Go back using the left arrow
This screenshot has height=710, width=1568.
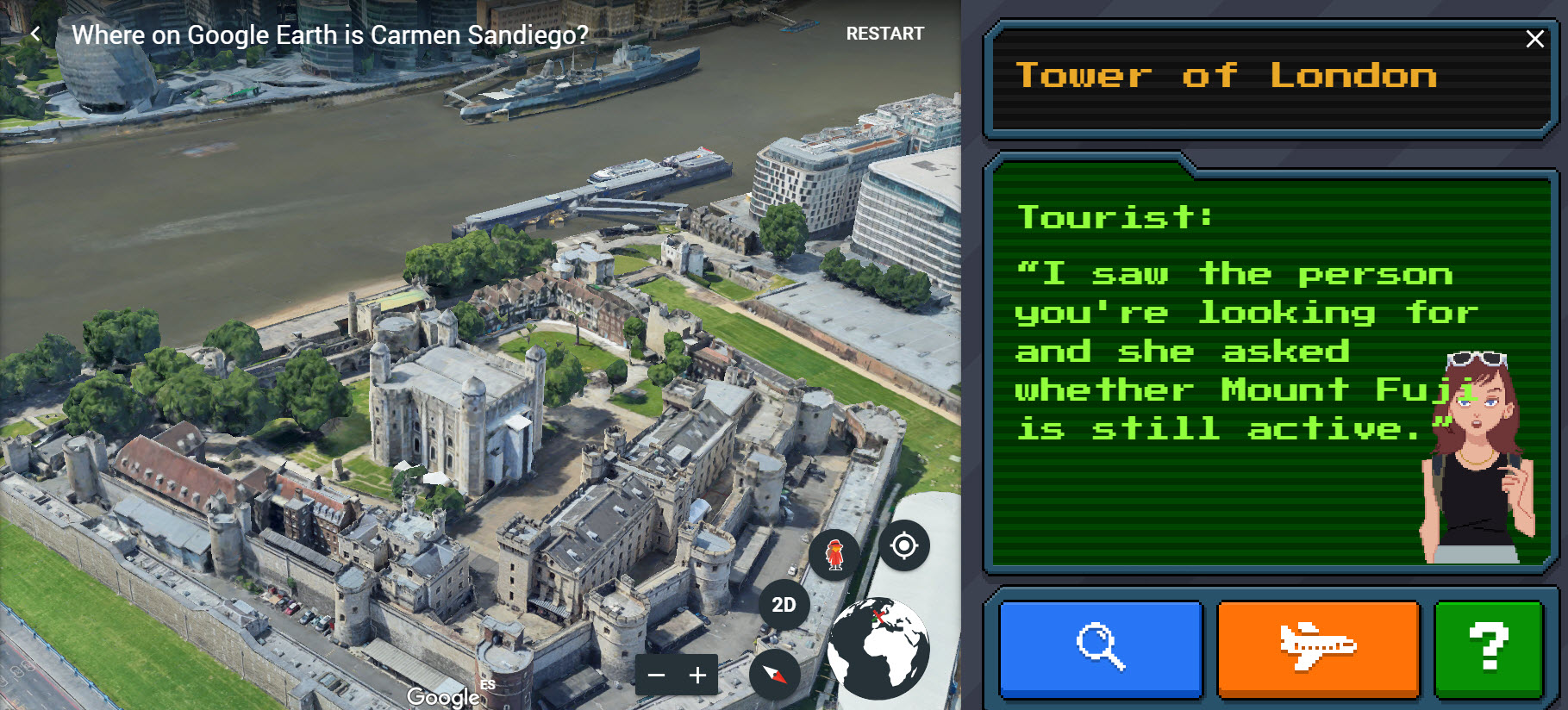[35, 33]
